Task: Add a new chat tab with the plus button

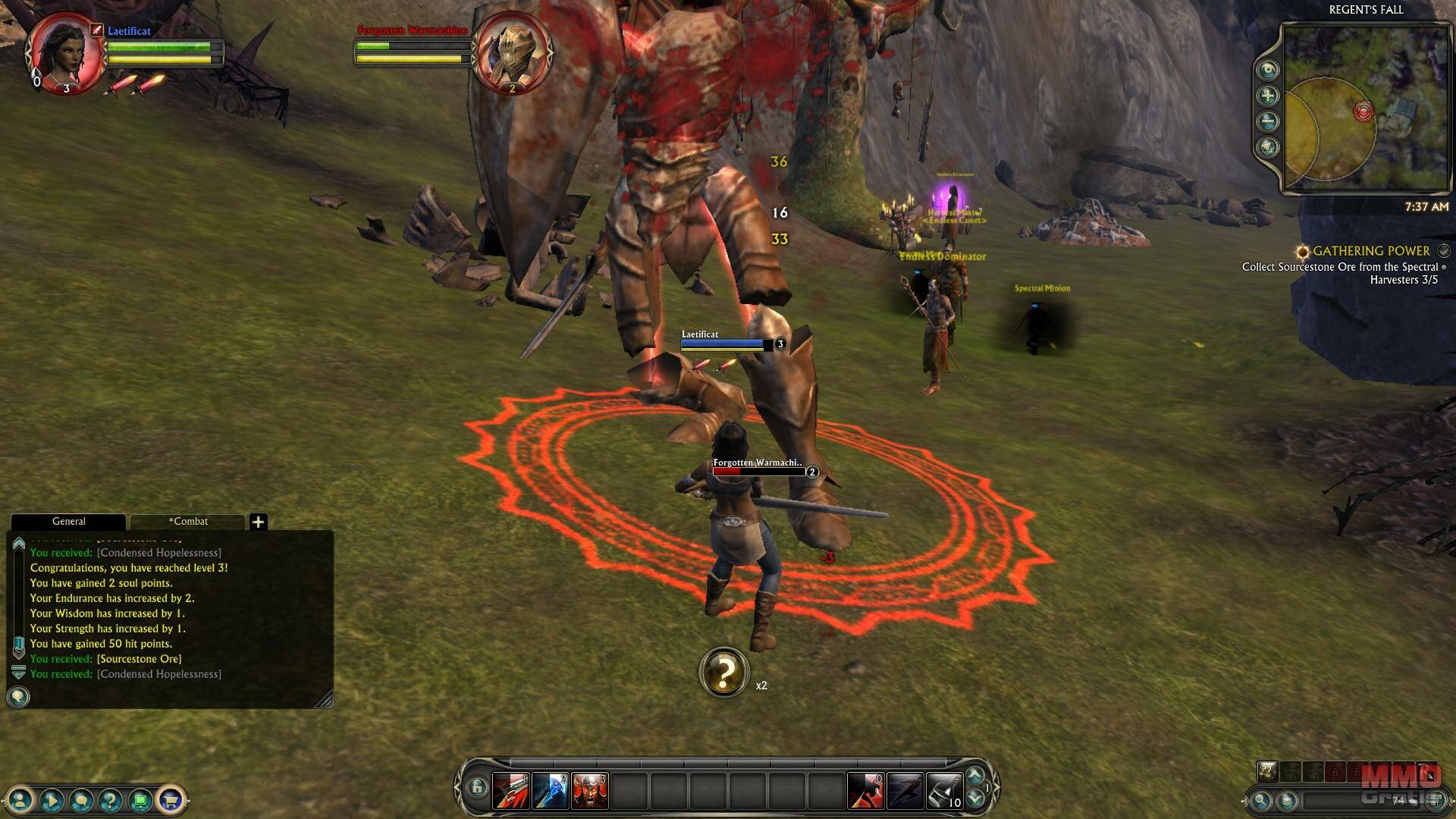Action: [x=258, y=522]
